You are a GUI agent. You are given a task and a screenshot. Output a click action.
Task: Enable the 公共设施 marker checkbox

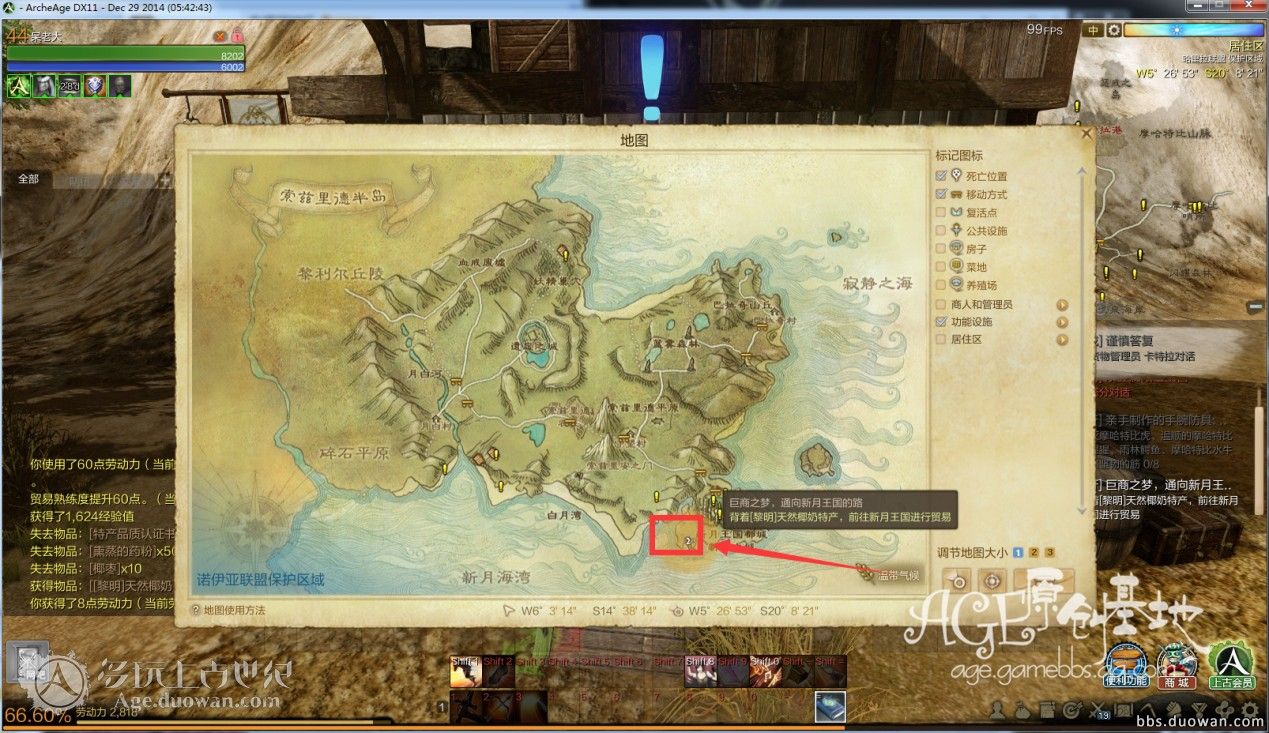tap(941, 231)
